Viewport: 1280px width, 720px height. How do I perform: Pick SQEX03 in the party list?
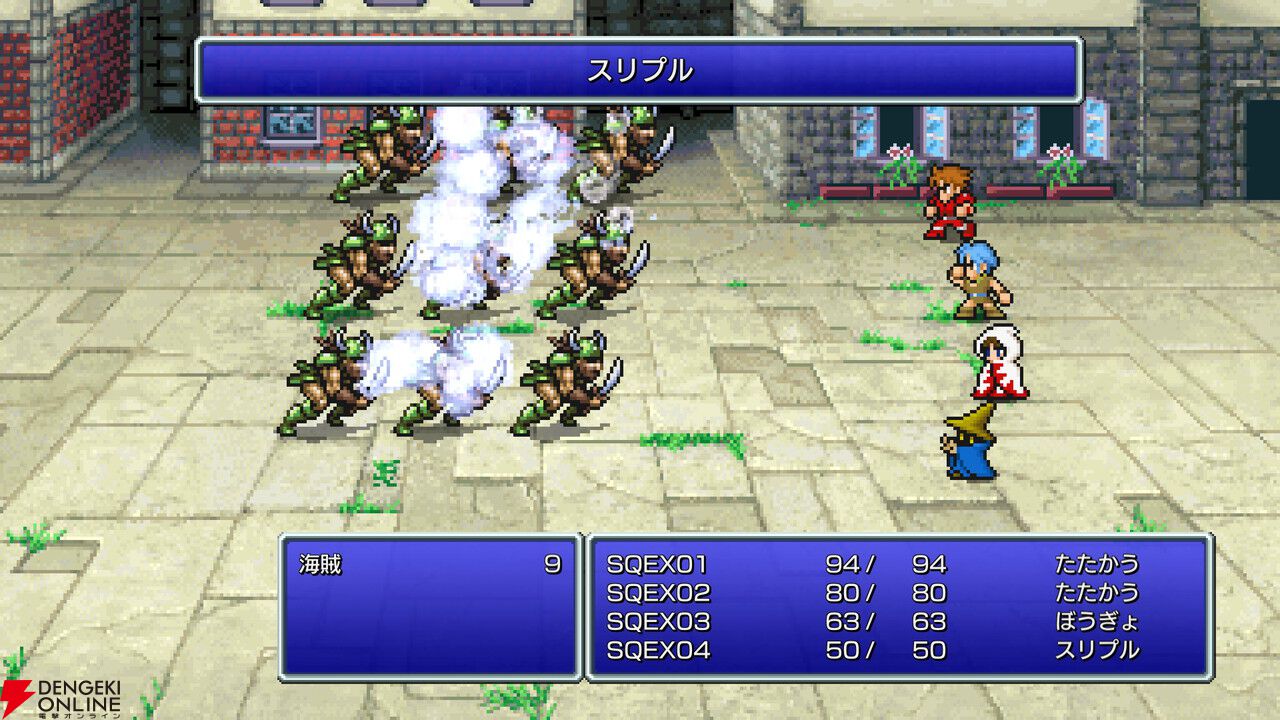click(658, 622)
